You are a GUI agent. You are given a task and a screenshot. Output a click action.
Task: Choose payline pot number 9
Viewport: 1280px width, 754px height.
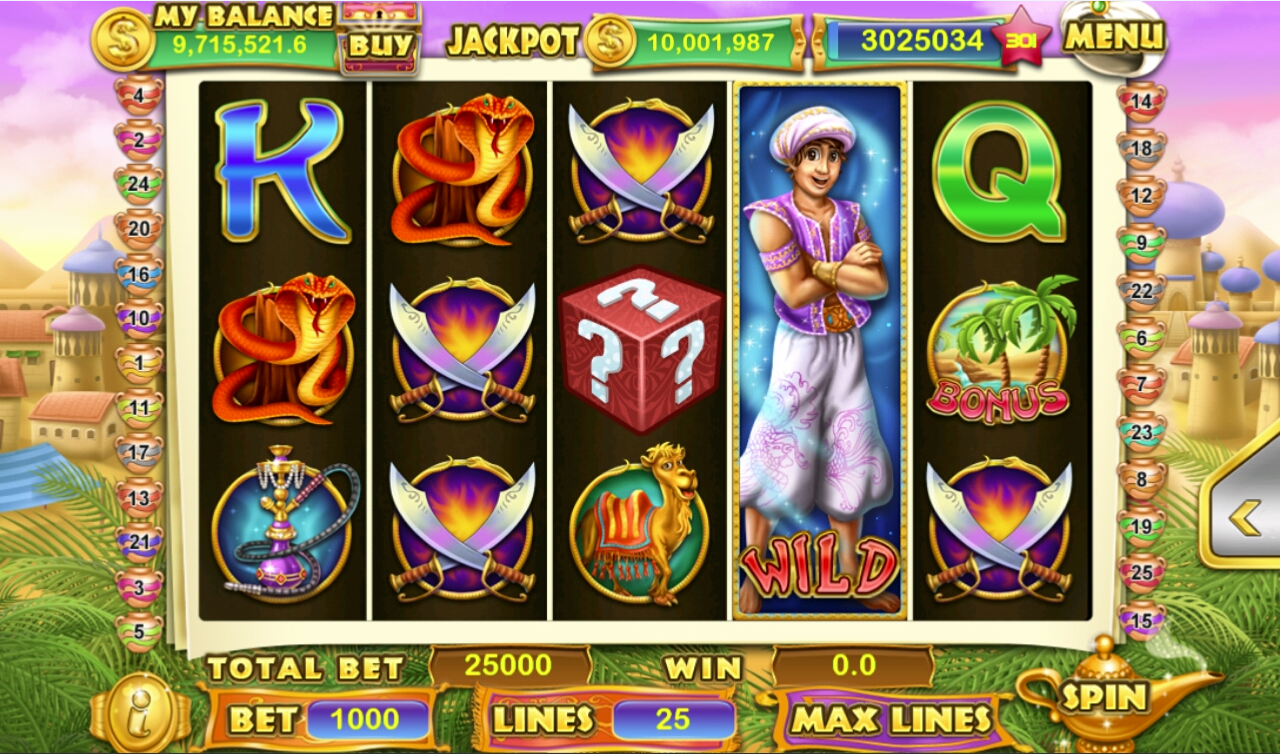tap(1141, 243)
